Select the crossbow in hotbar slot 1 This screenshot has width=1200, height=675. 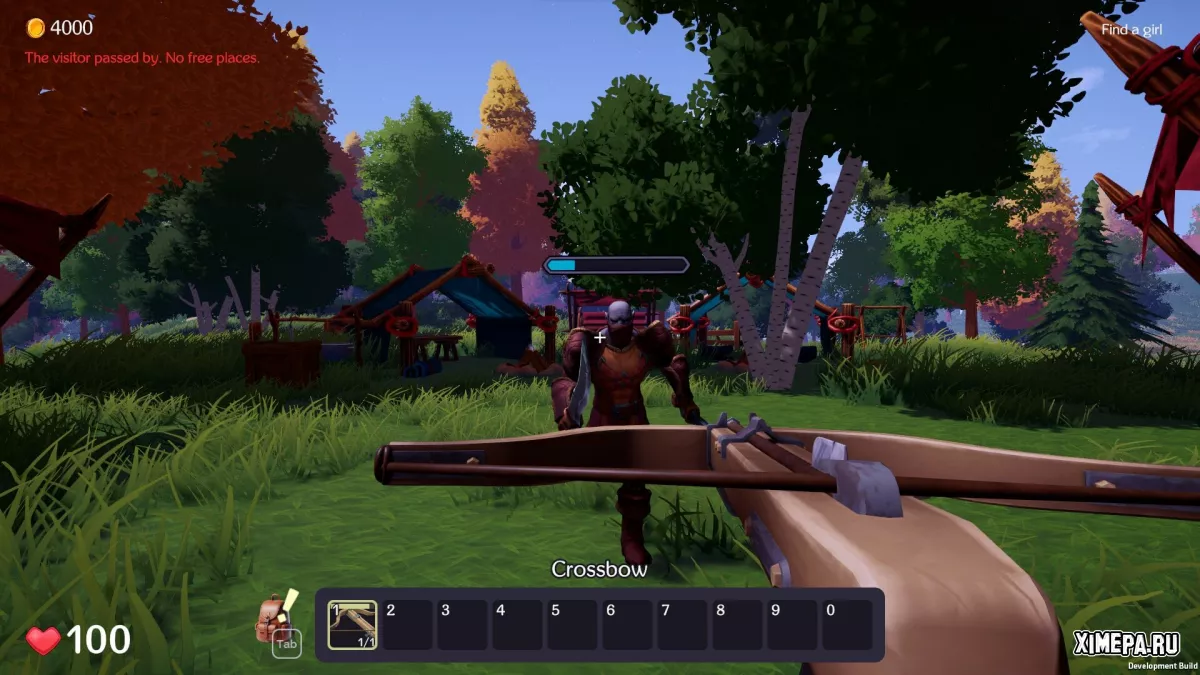[x=352, y=625]
